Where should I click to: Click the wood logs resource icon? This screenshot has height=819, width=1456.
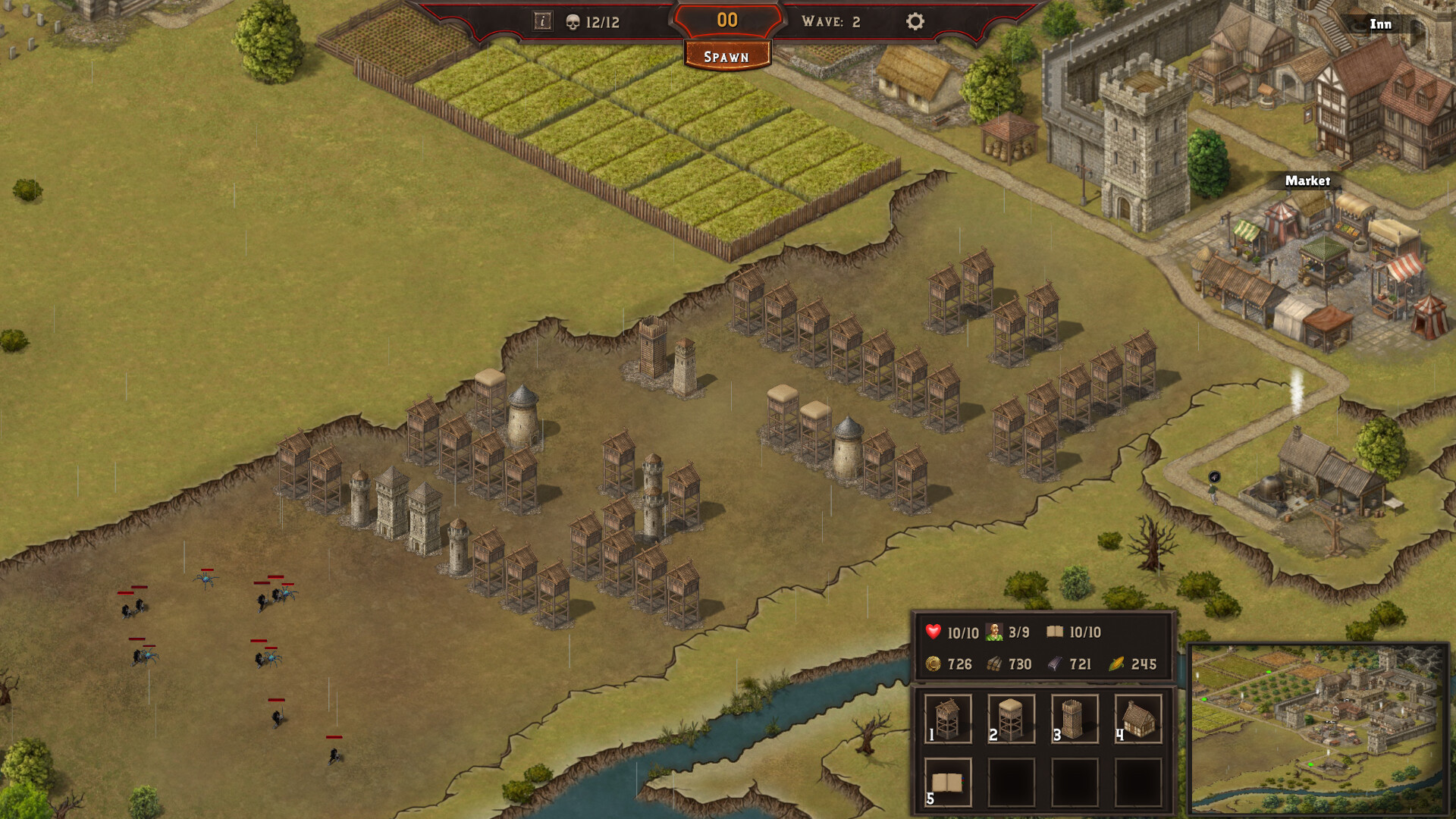pyautogui.click(x=996, y=664)
